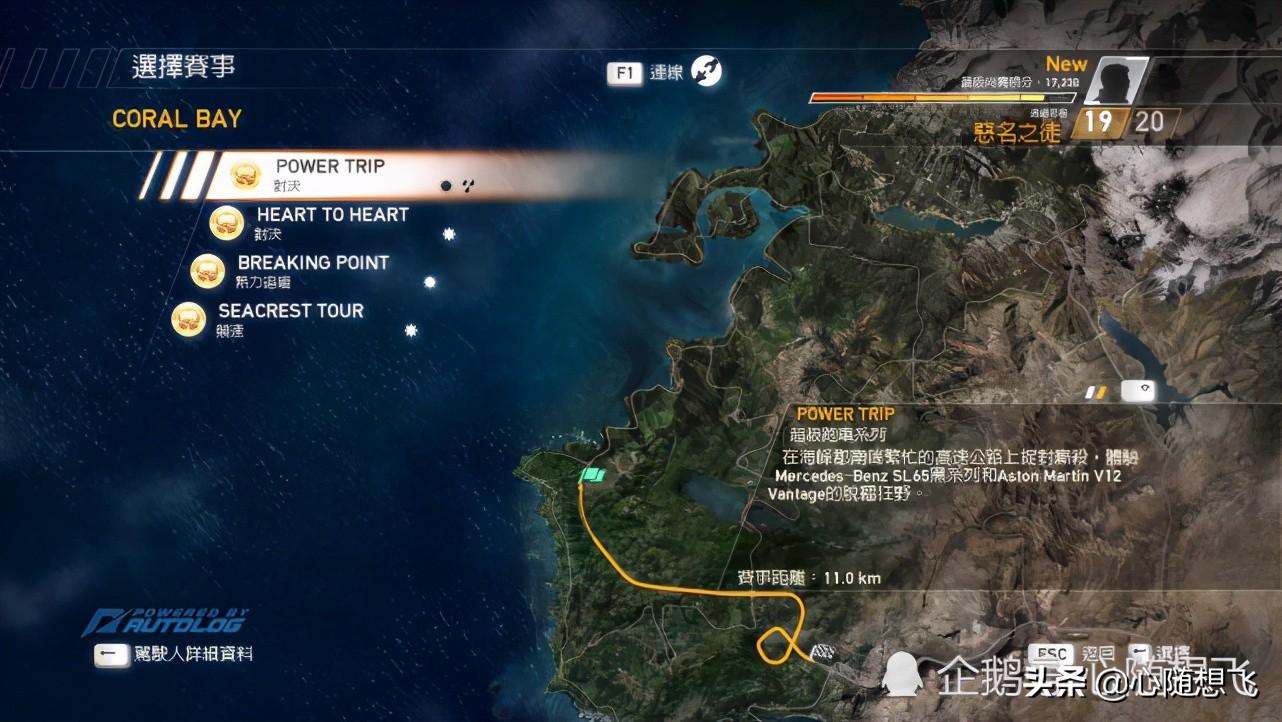Viewport: 1282px width, 722px height.
Task: Click the green start flag map marker
Action: [594, 476]
